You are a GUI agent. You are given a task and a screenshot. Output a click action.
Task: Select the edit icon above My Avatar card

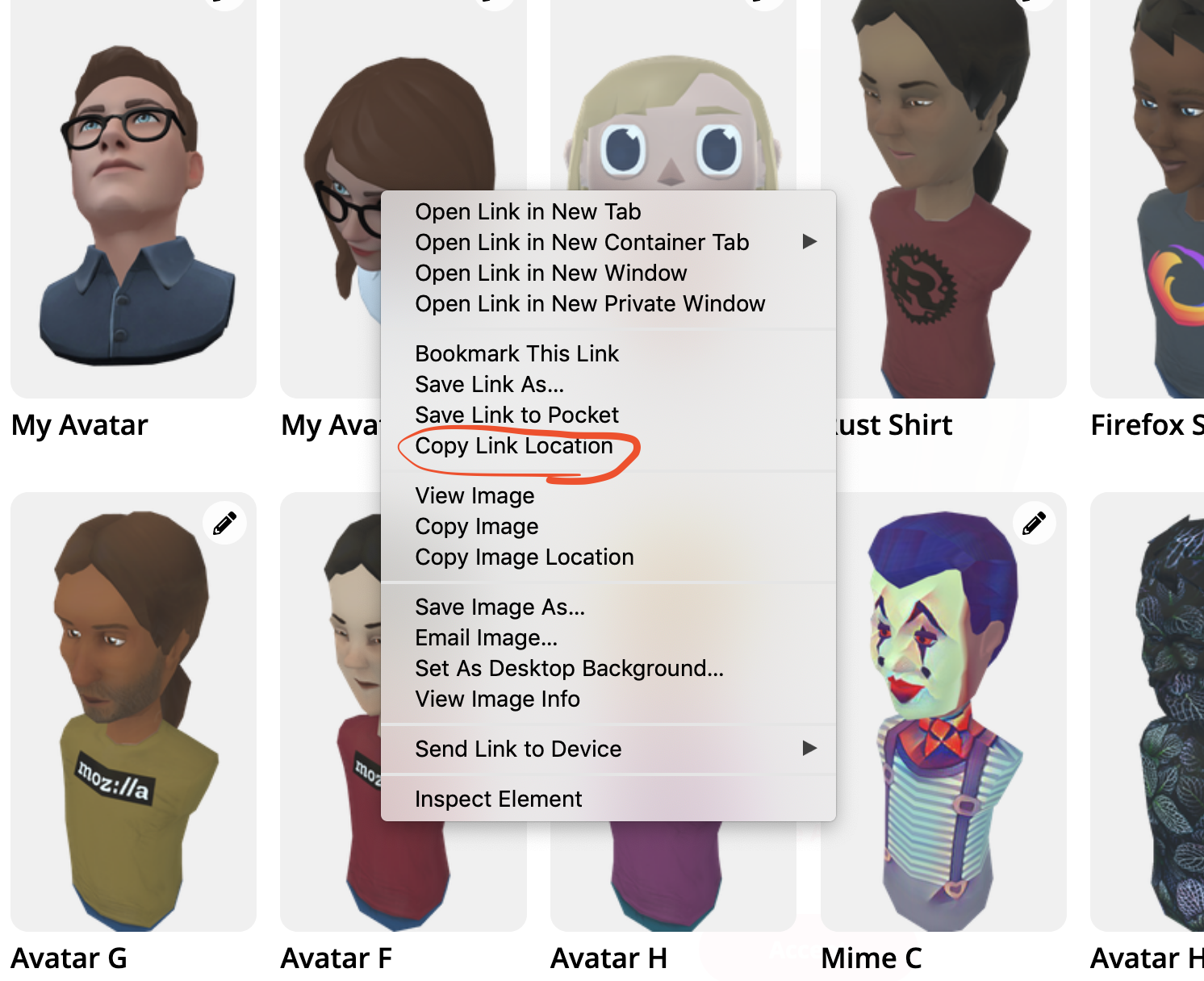pyautogui.click(x=224, y=4)
